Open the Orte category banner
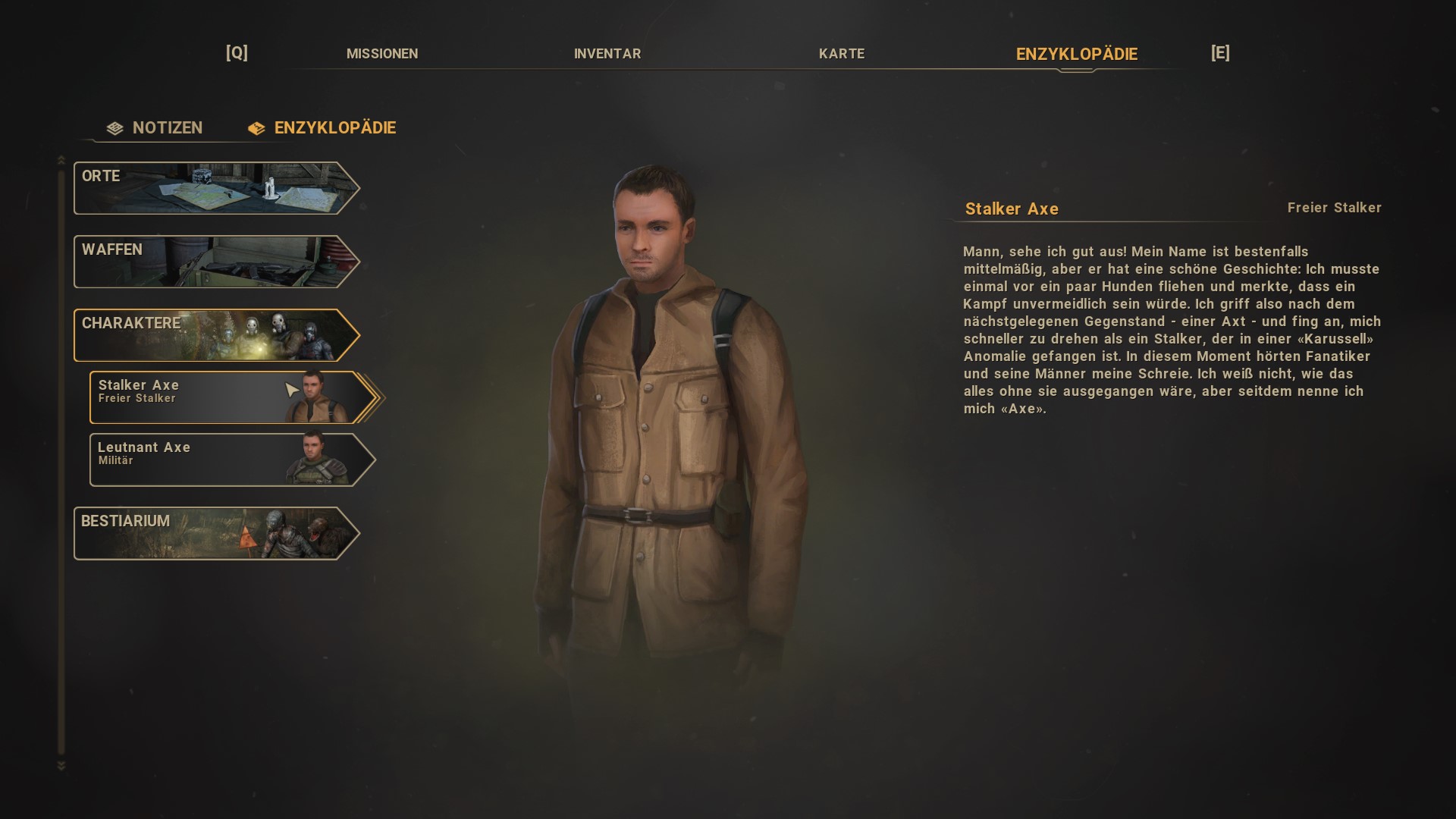The image size is (1456, 819). point(215,188)
